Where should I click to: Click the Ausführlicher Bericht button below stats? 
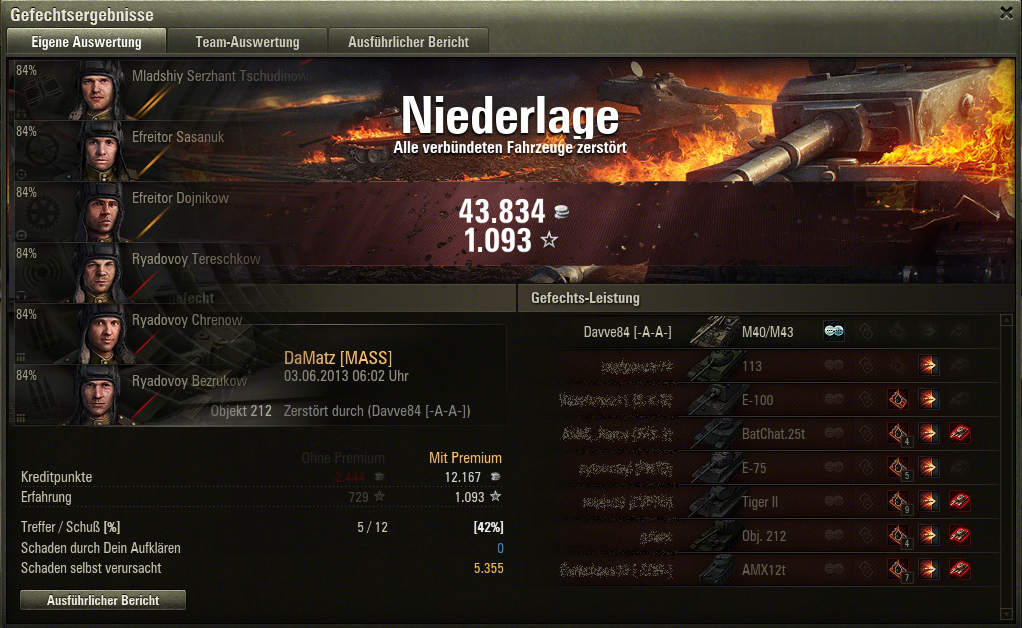tap(103, 600)
